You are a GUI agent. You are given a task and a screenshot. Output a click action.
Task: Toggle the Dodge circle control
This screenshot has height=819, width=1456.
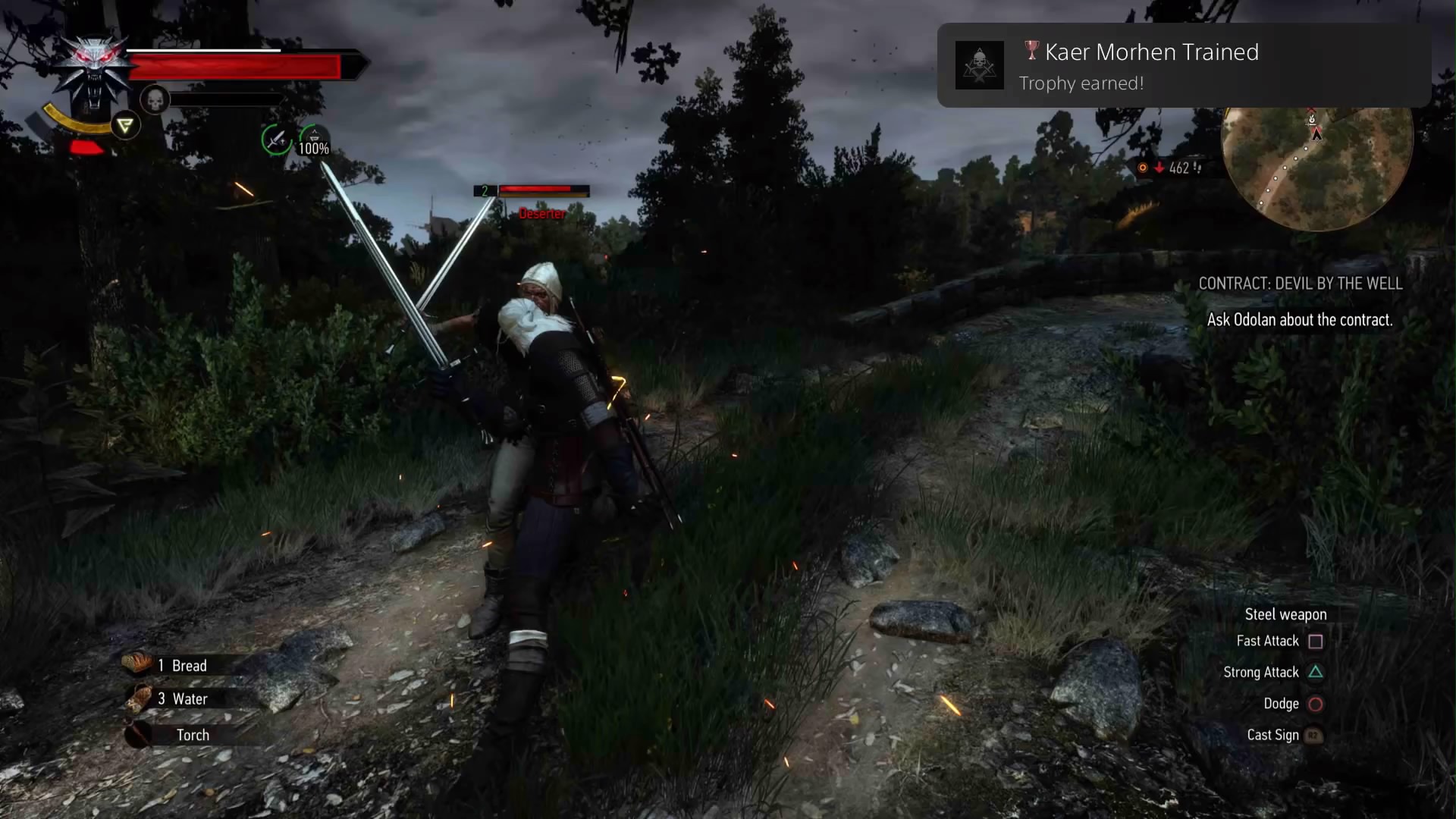point(1316,704)
